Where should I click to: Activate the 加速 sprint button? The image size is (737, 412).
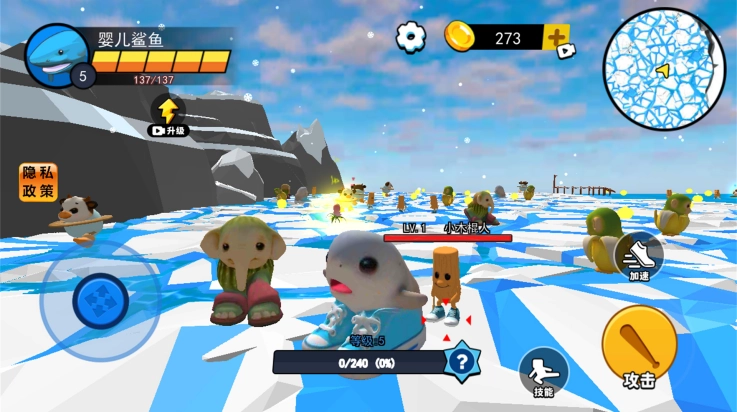pyautogui.click(x=638, y=258)
